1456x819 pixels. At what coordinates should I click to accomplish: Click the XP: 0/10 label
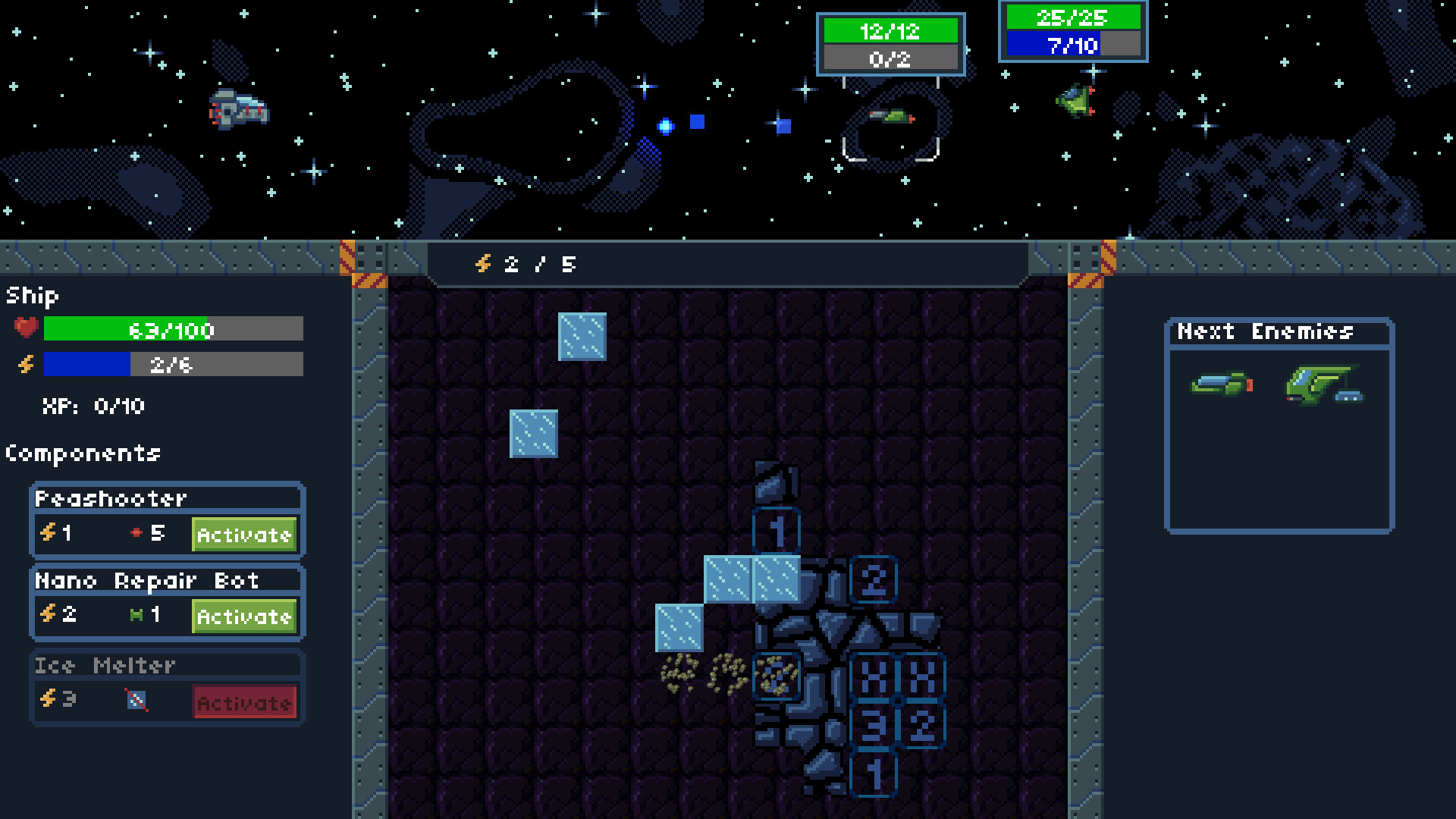click(x=93, y=406)
